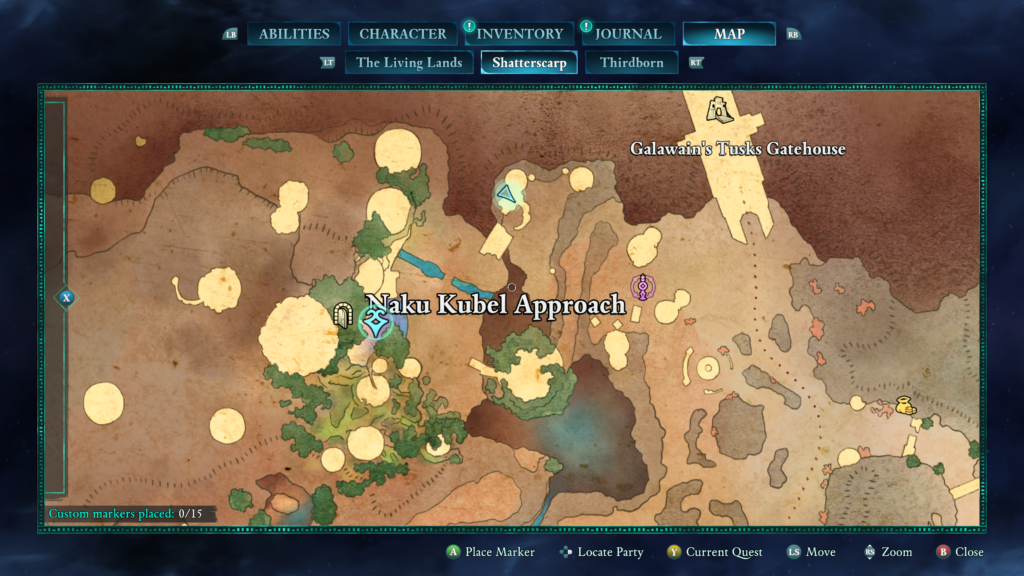Click the purple quest marker on map
This screenshot has height=576, width=1024.
642,288
